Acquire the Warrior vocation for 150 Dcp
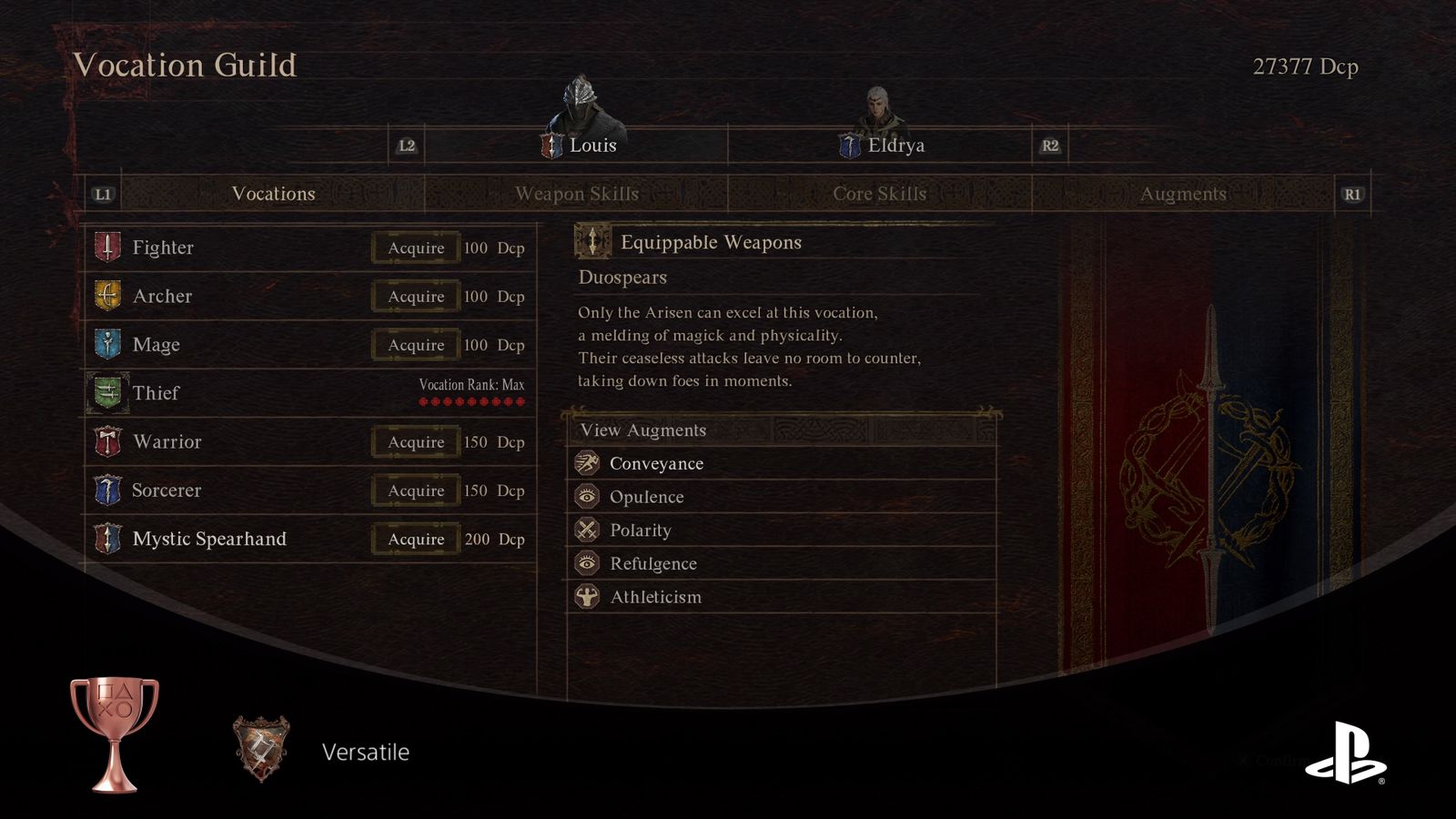 (415, 441)
